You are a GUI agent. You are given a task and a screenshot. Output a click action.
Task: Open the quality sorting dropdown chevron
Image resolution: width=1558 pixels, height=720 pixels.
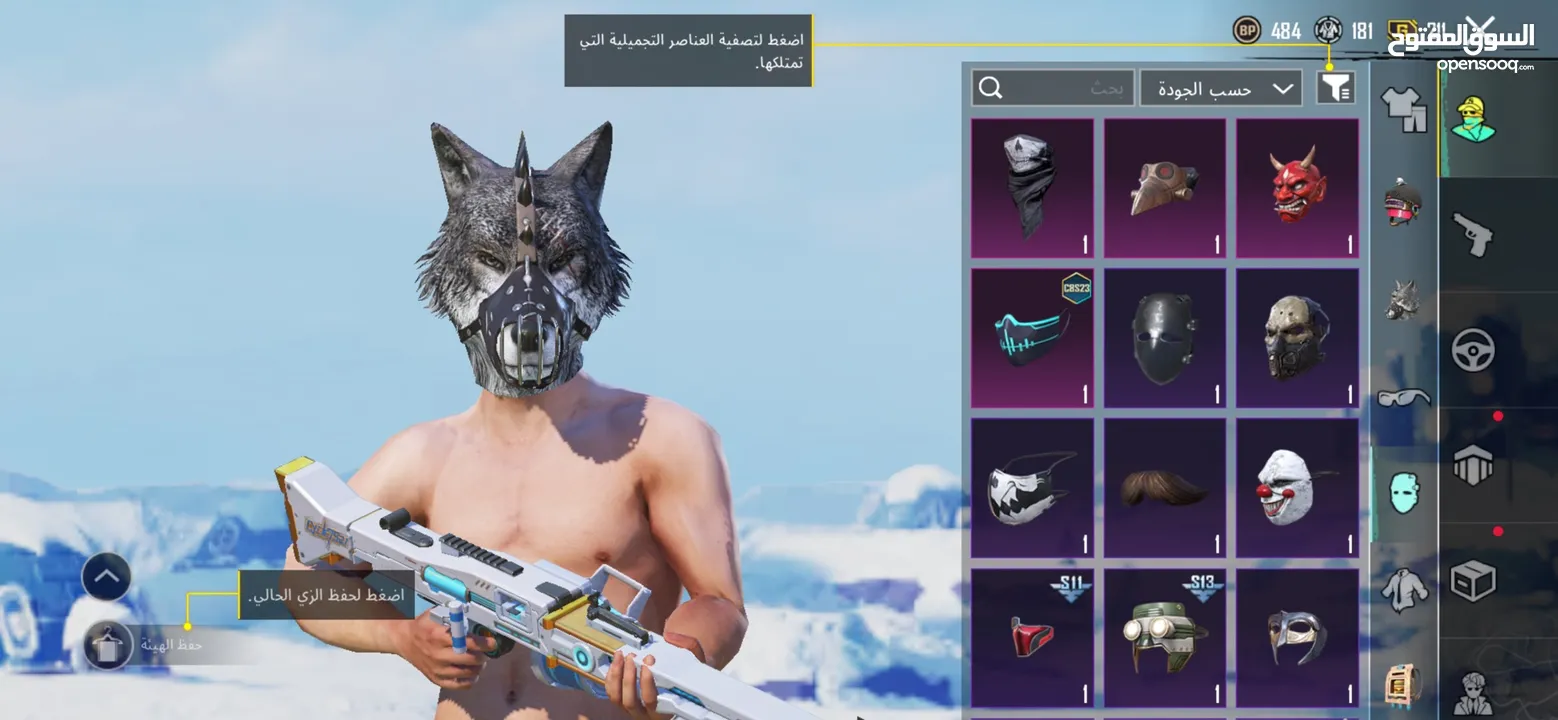pos(1283,88)
